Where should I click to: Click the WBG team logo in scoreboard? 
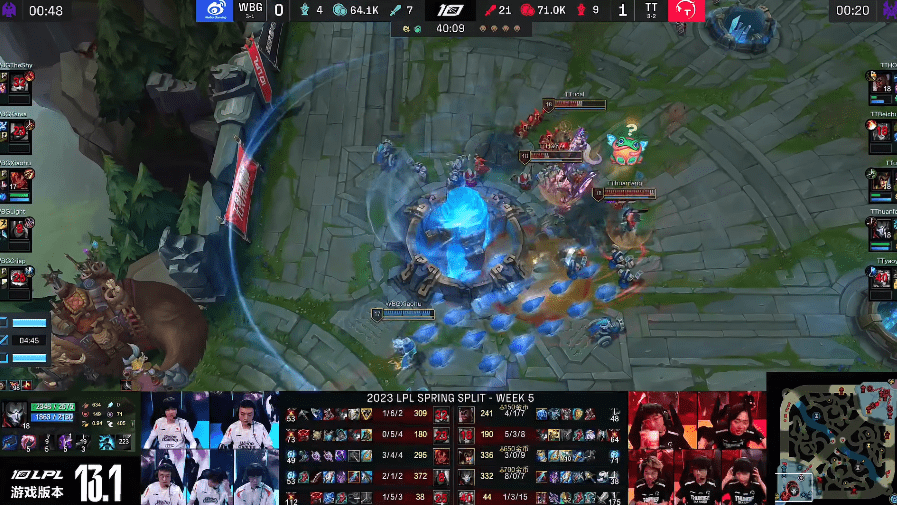(214, 11)
